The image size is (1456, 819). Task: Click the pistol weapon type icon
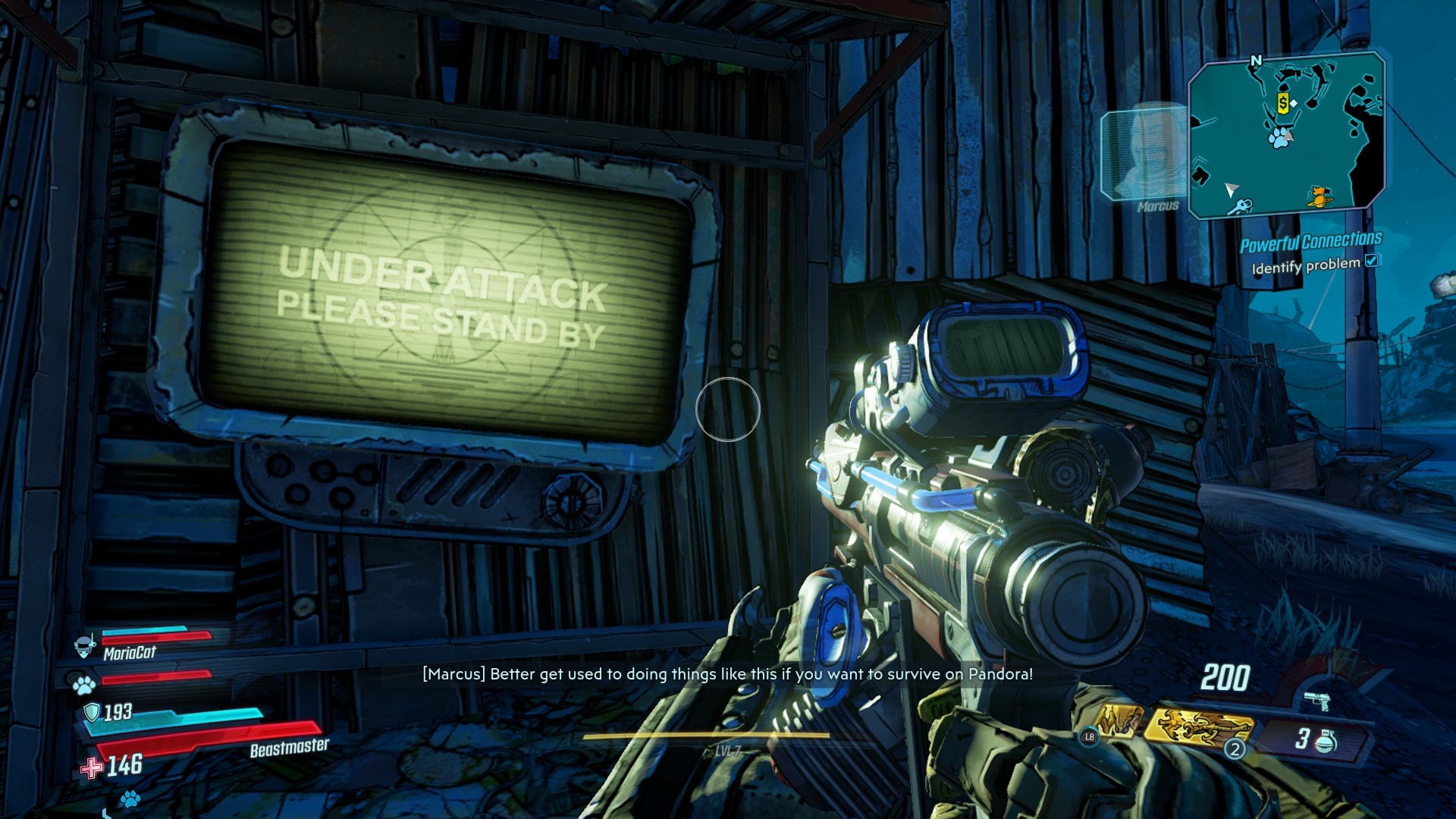(1318, 701)
